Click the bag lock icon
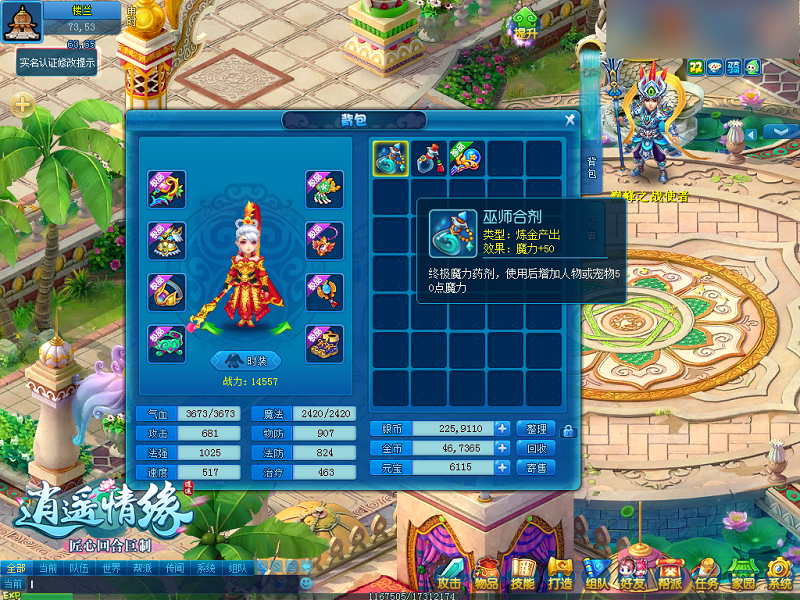This screenshot has width=800, height=600. [x=569, y=431]
